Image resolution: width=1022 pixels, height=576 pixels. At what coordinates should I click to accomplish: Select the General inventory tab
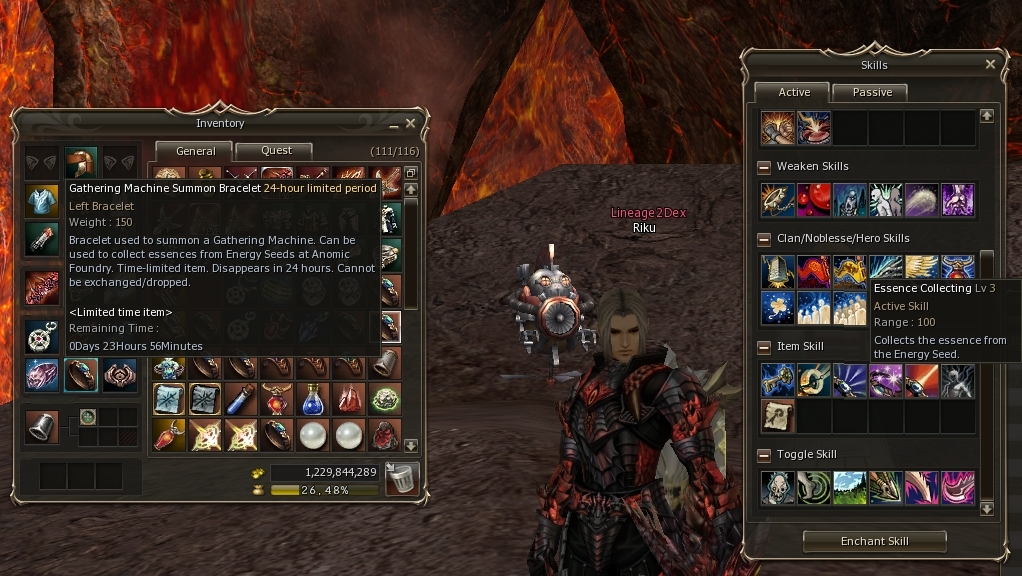[195, 151]
